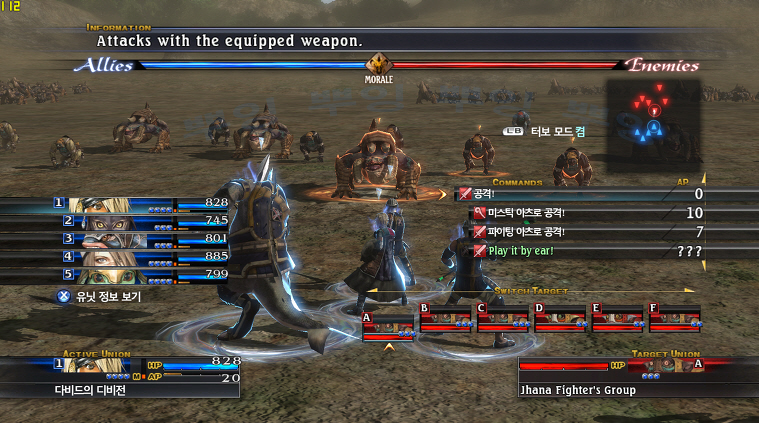Switch target to enemy union C

click(x=503, y=320)
